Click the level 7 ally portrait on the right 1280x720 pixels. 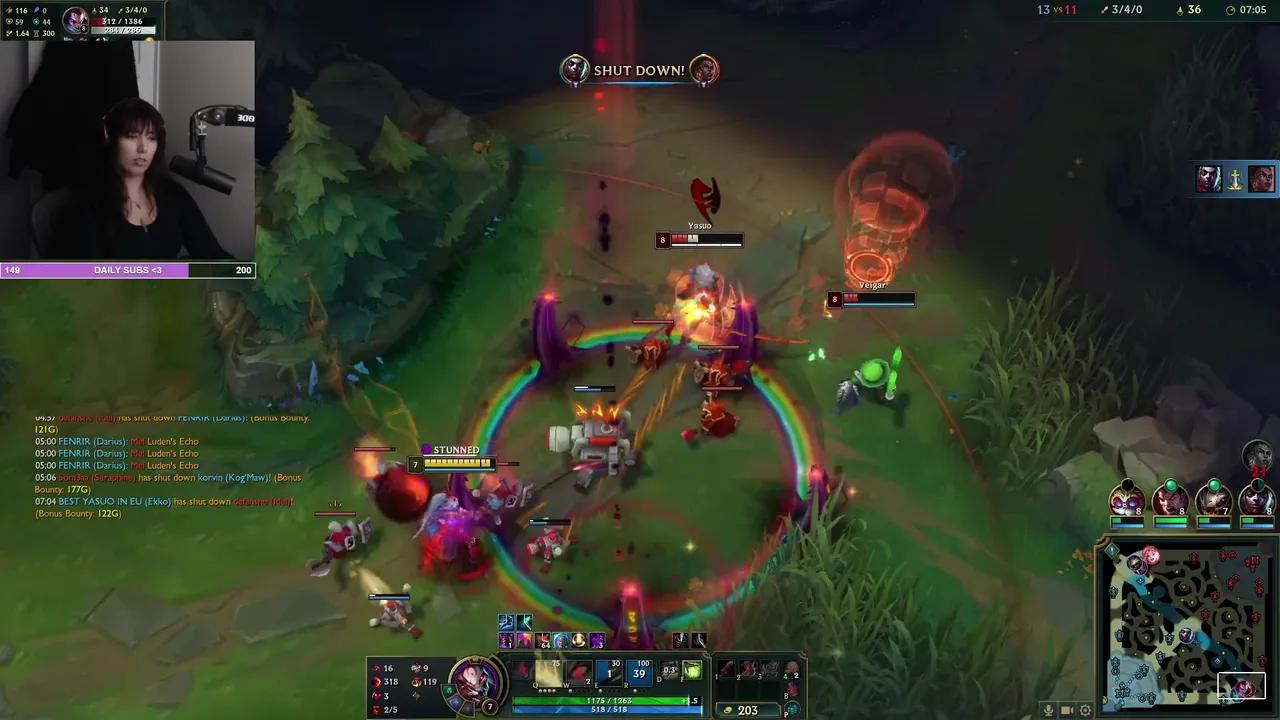click(x=1214, y=500)
